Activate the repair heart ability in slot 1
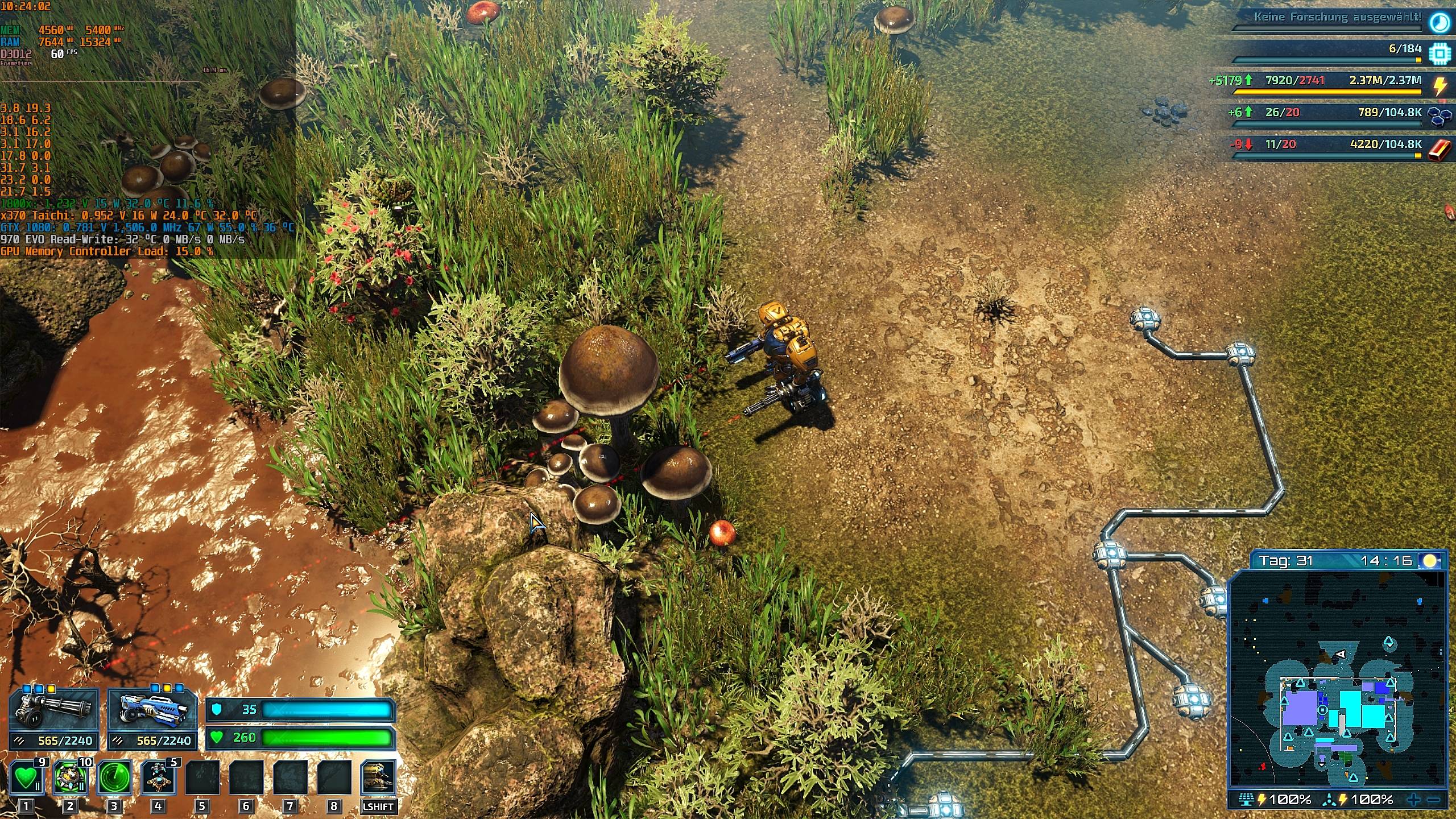Screen dimensions: 1456x819 tap(26, 777)
